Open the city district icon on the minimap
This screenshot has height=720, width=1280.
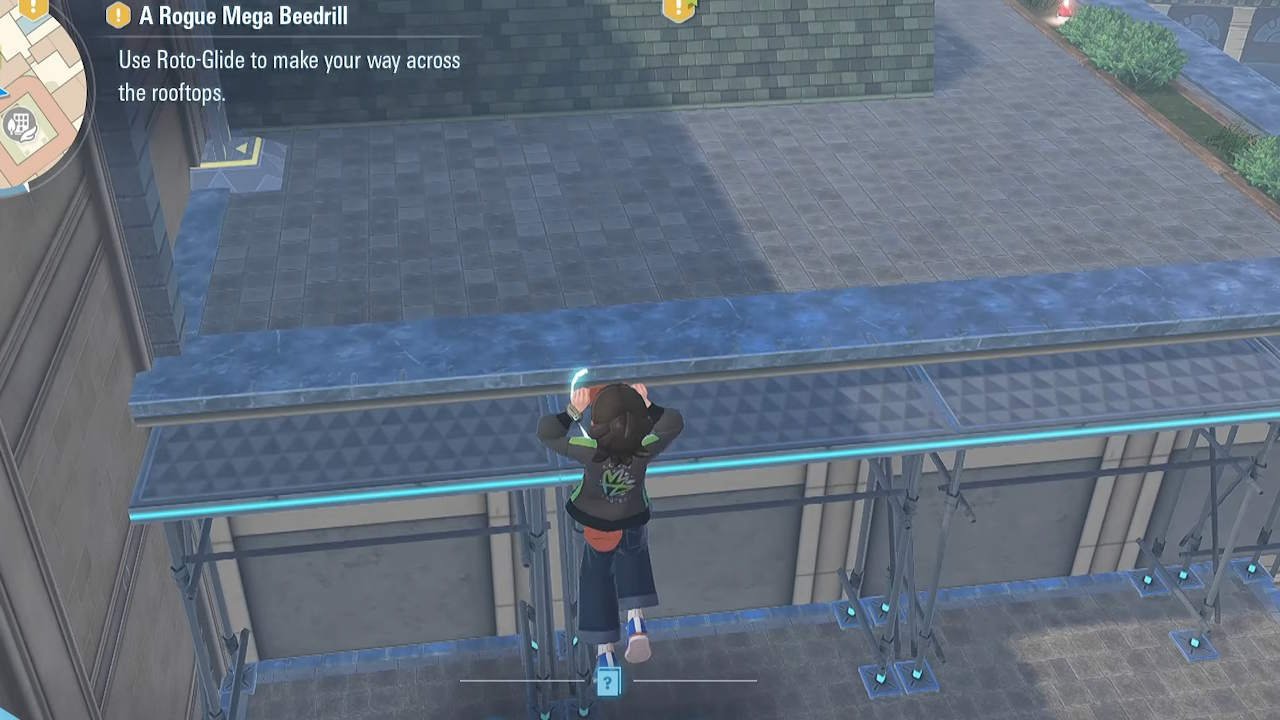click(21, 124)
